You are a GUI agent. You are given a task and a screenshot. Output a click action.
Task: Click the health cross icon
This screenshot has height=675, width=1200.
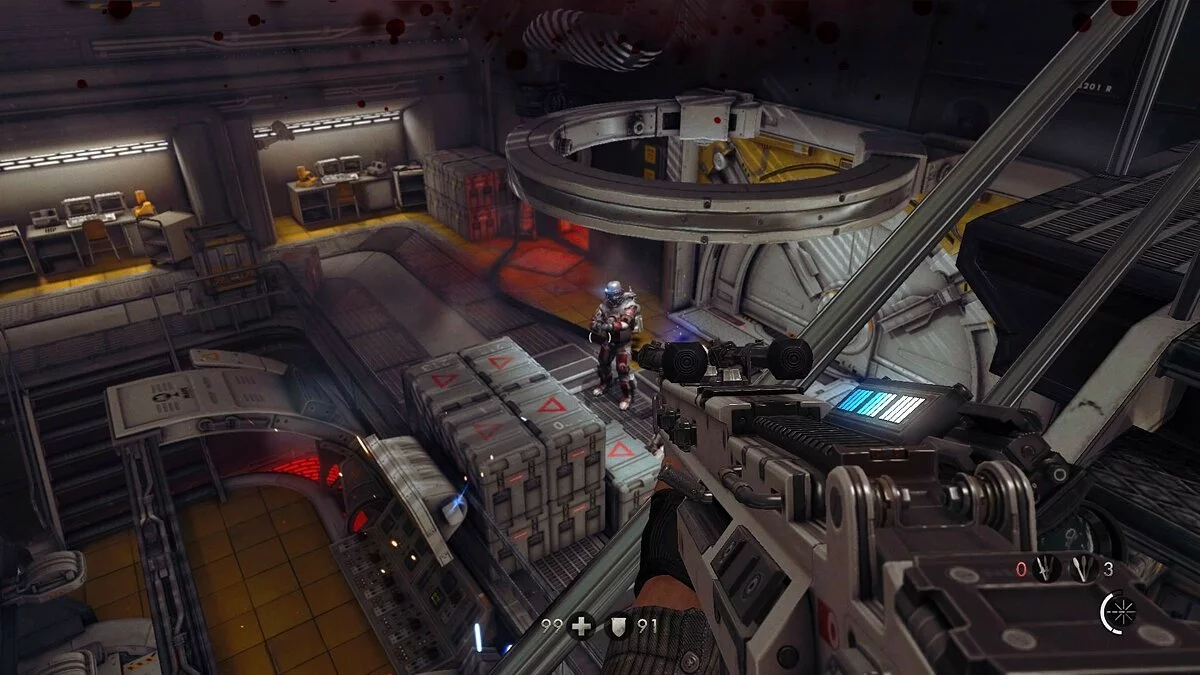pos(580,627)
